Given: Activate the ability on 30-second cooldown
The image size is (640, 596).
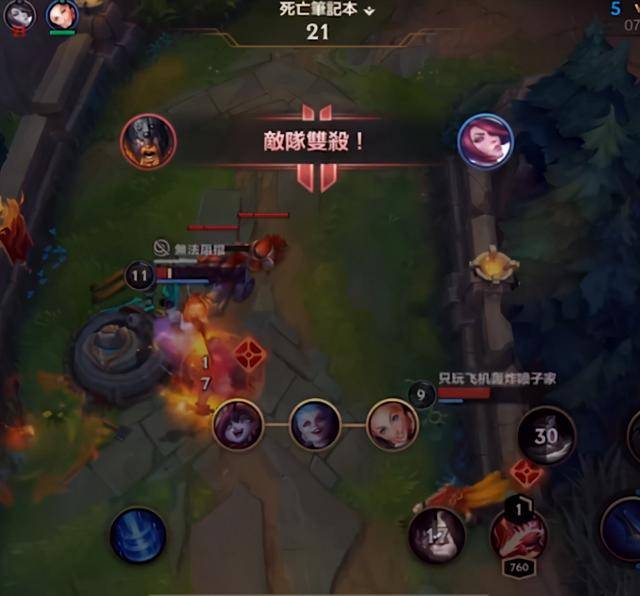Looking at the screenshot, I should [x=546, y=436].
